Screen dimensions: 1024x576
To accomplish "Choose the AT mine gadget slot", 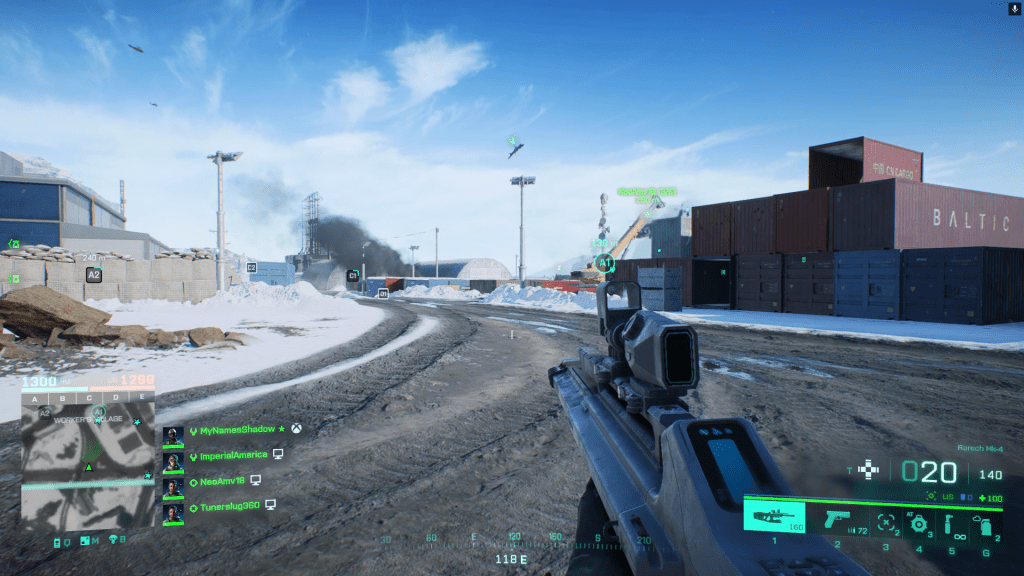I will pos(917,523).
